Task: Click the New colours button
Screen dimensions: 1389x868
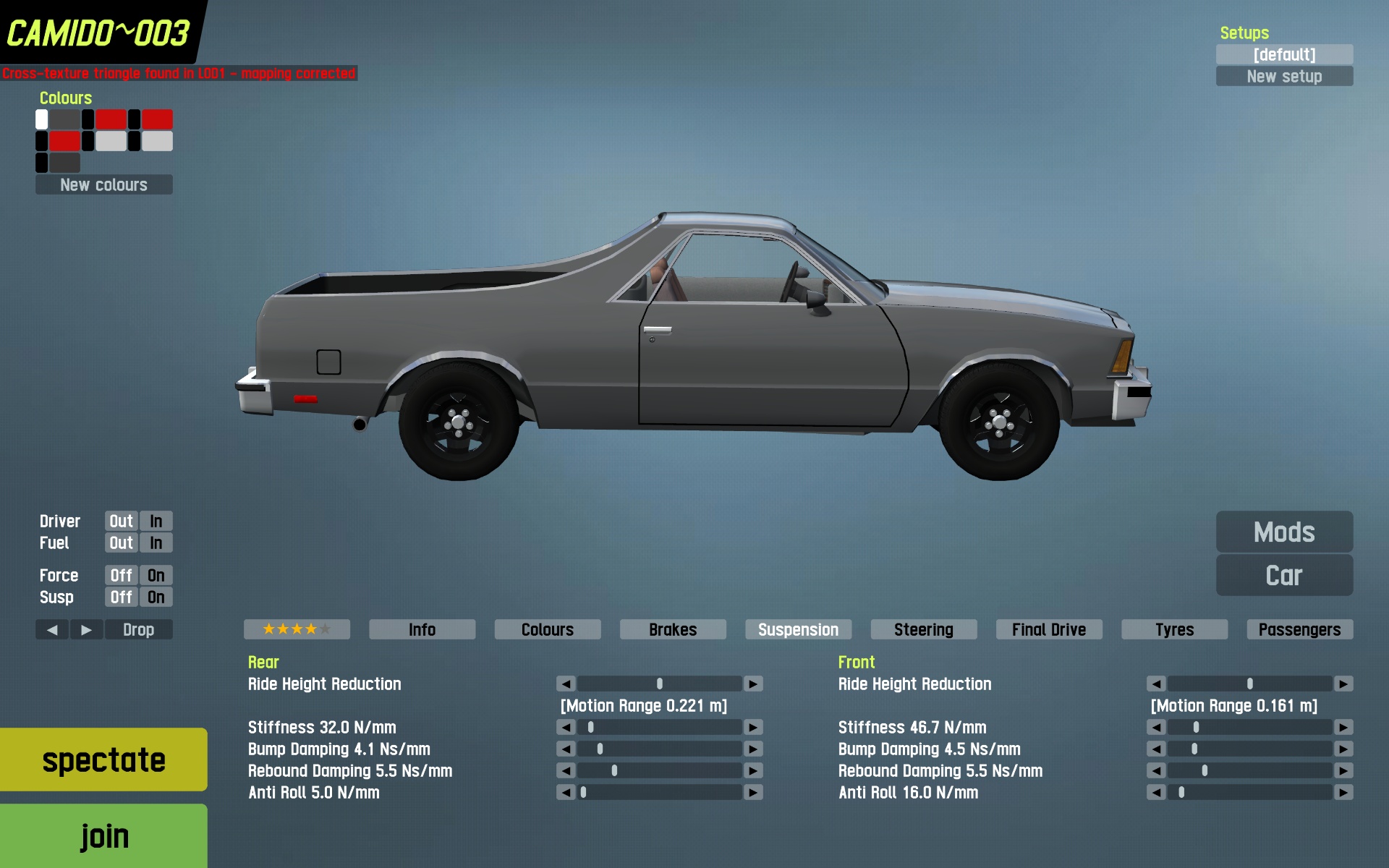Action: click(103, 184)
